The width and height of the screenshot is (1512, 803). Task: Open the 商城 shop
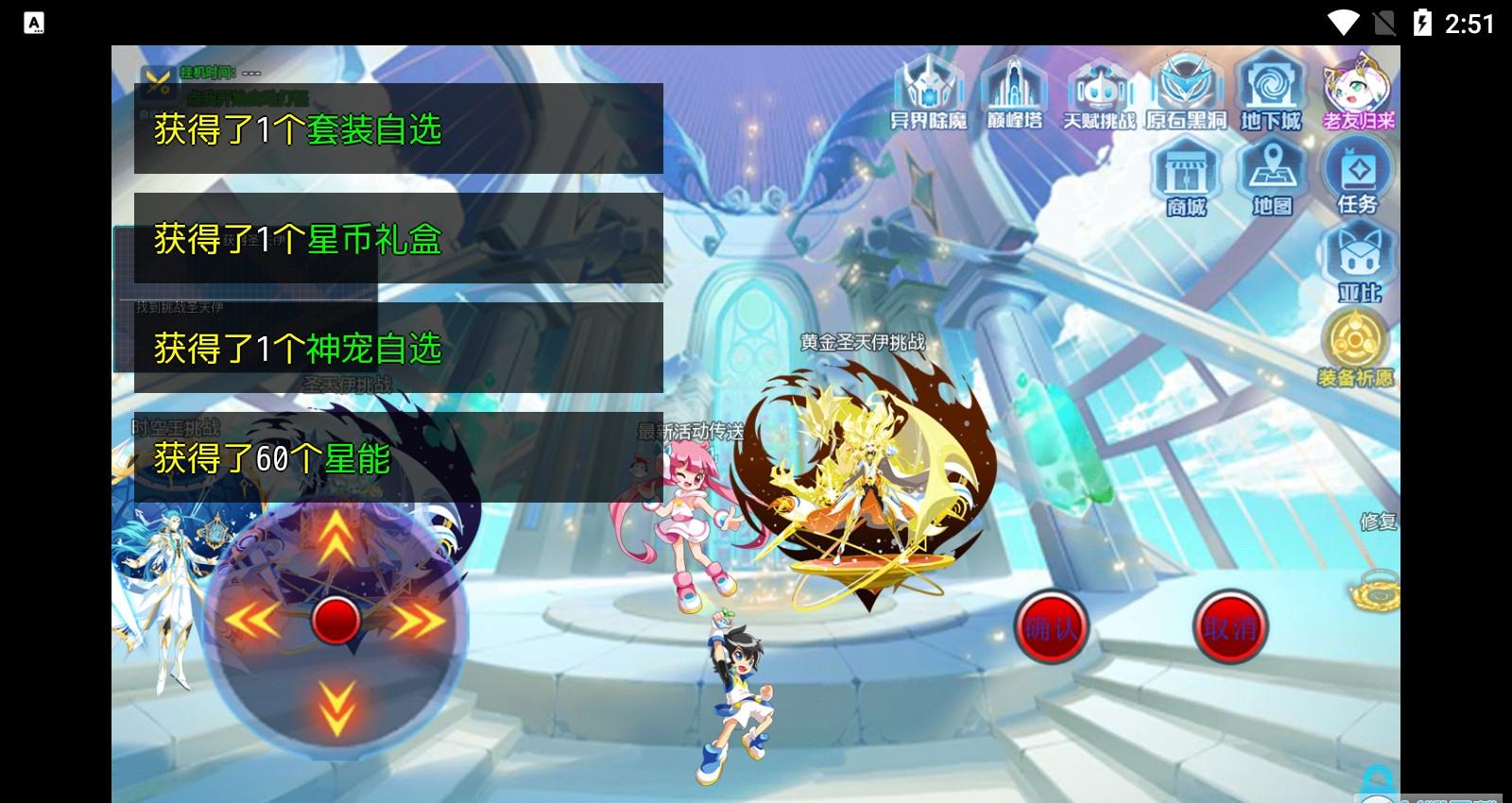coord(1186,178)
